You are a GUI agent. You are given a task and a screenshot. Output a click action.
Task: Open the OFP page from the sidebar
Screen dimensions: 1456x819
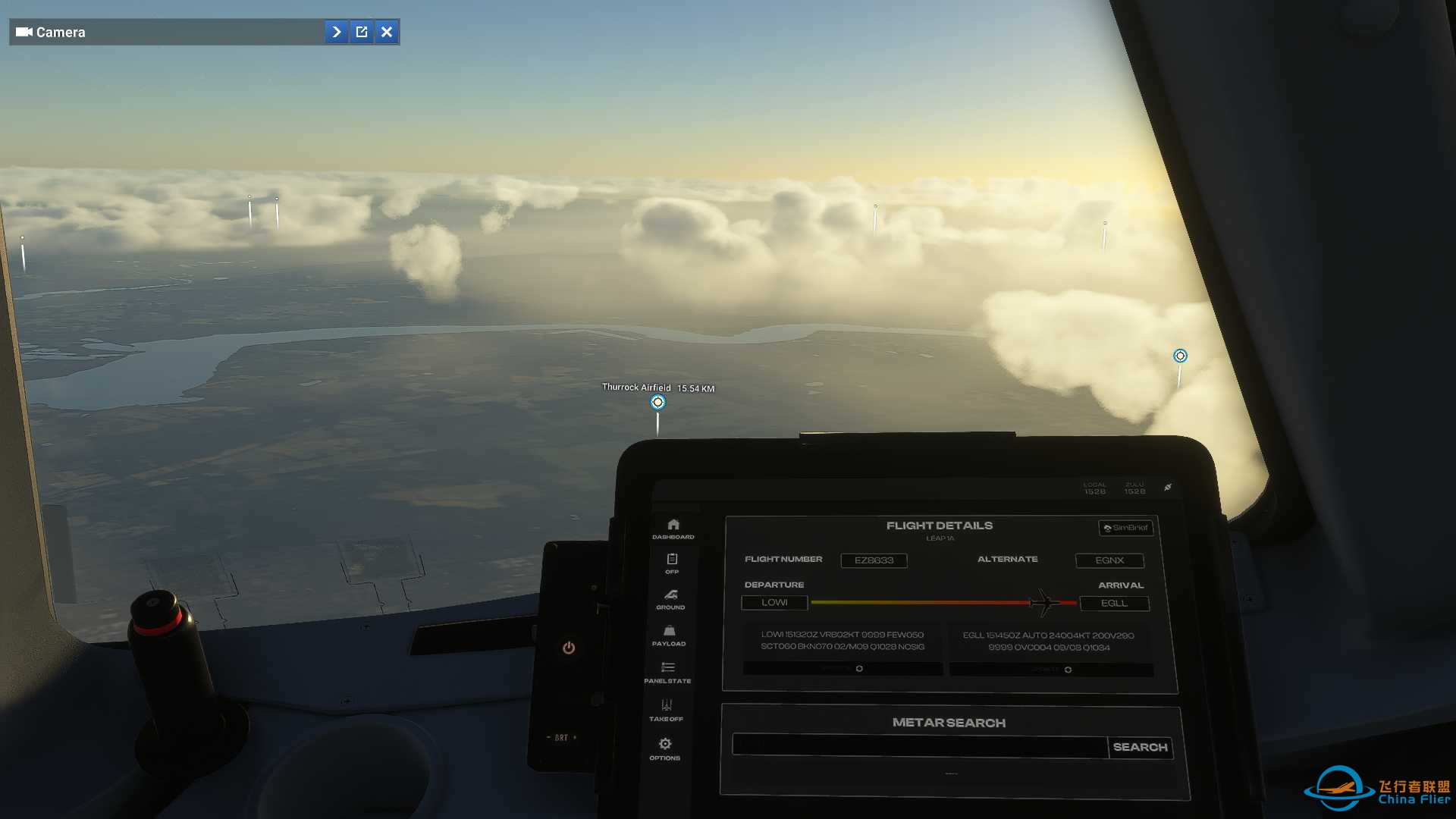pos(670,561)
